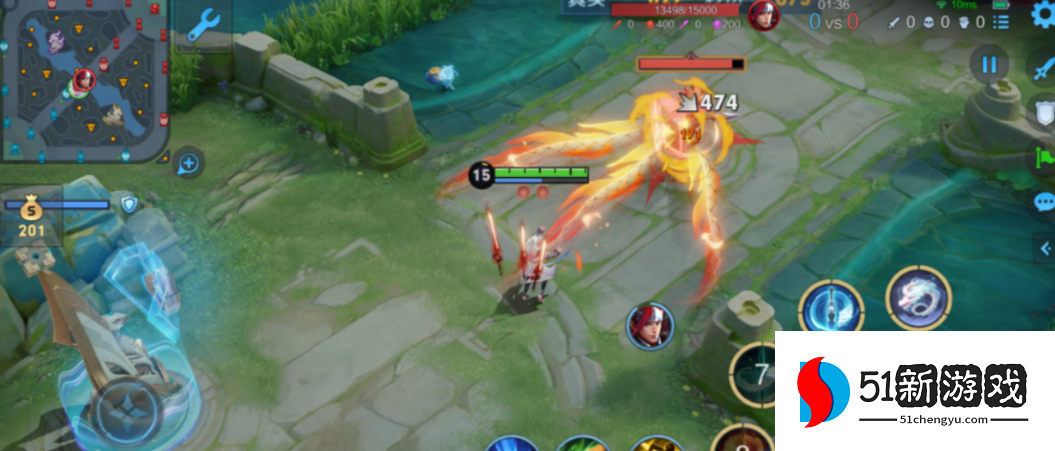Open the chat speech bubble
This screenshot has width=1055, height=451.
click(x=1043, y=202)
